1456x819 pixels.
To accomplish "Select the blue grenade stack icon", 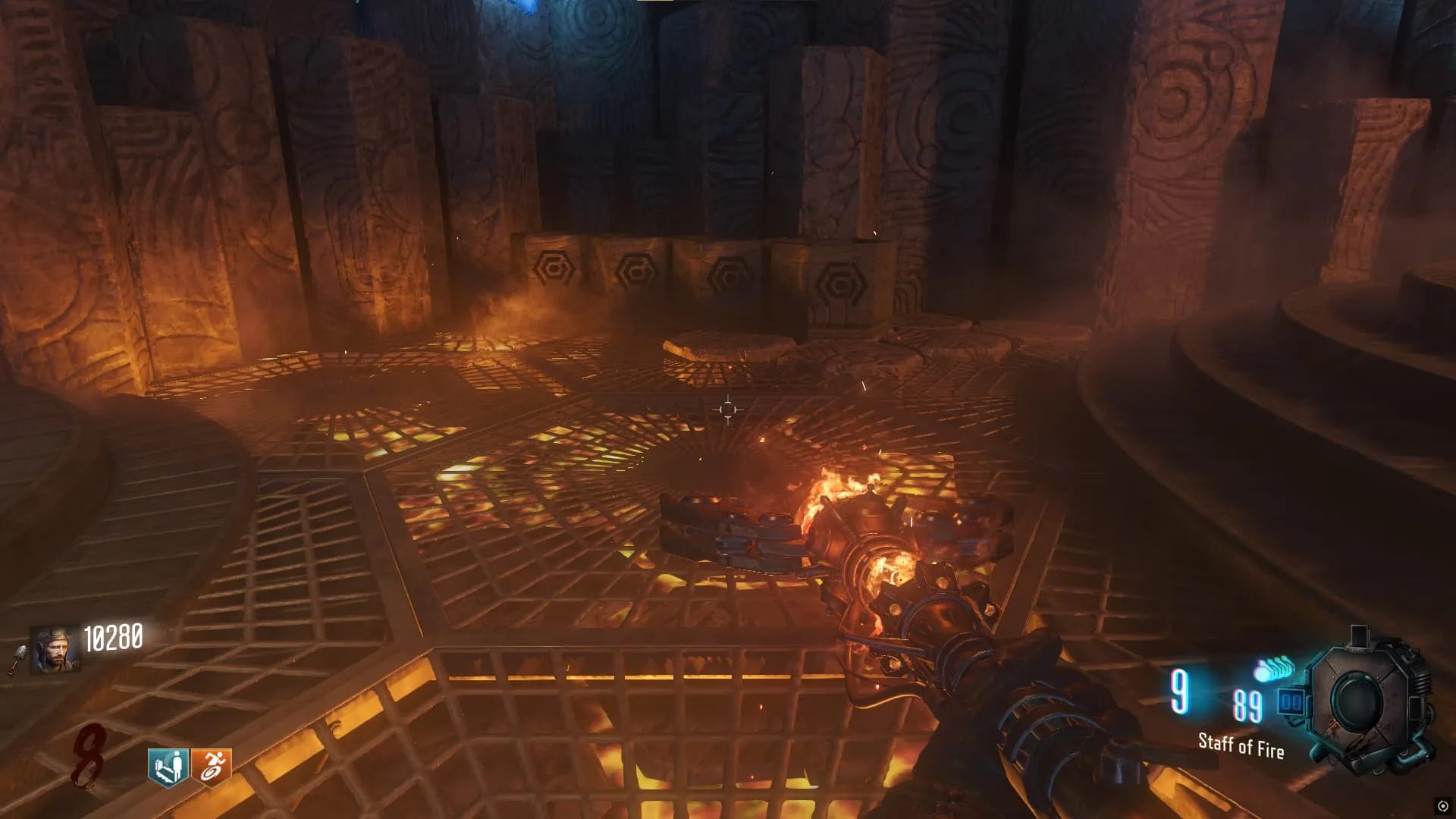I will click(x=1274, y=669).
